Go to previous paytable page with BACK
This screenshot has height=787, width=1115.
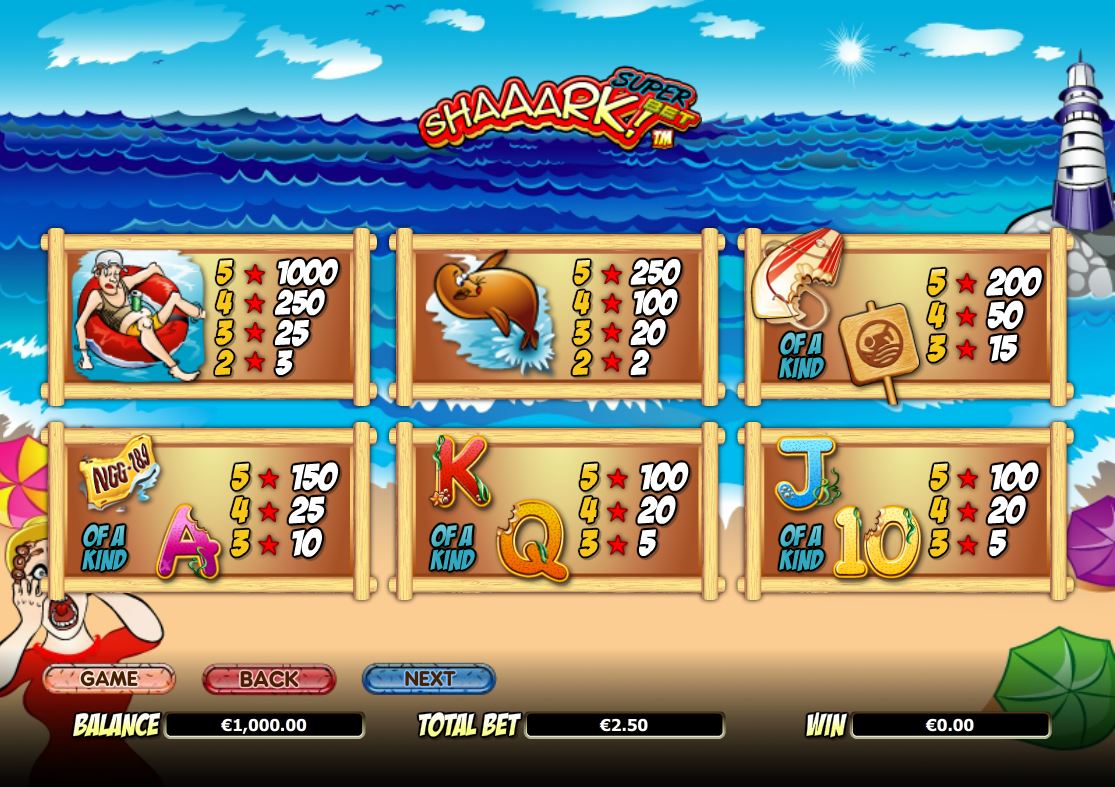pyautogui.click(x=269, y=679)
